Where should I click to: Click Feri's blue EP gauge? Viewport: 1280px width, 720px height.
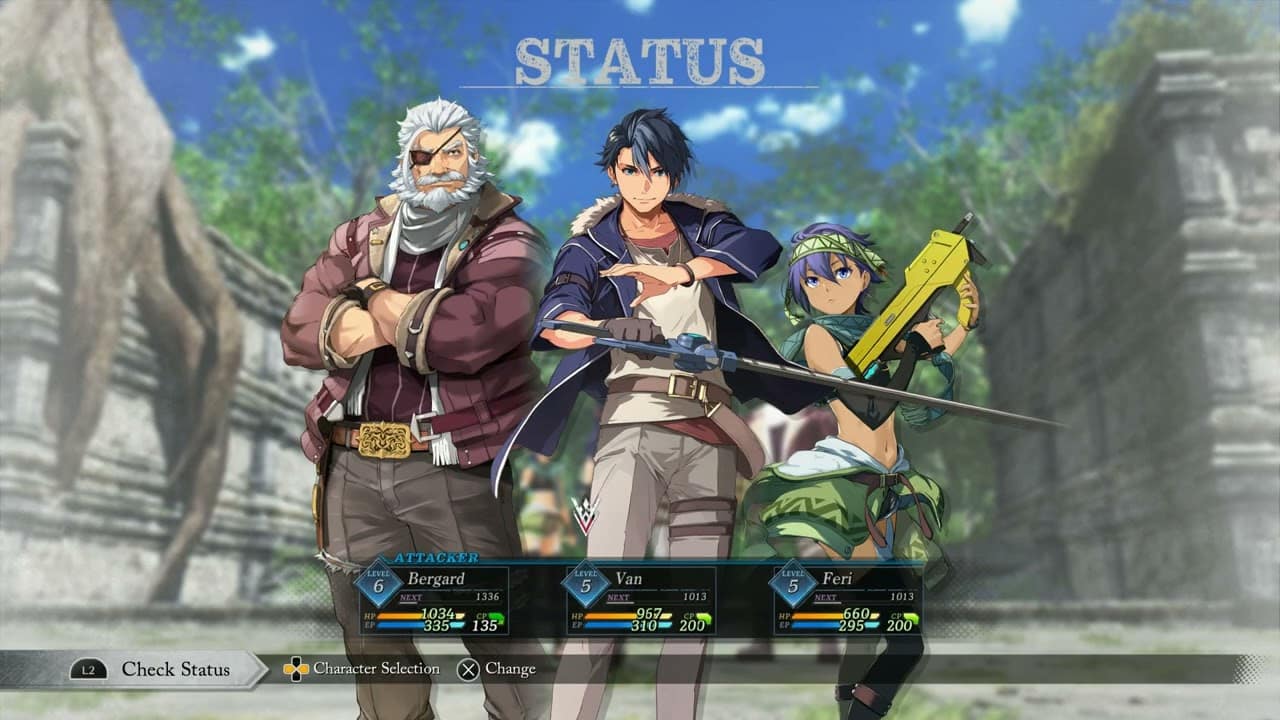(815, 624)
